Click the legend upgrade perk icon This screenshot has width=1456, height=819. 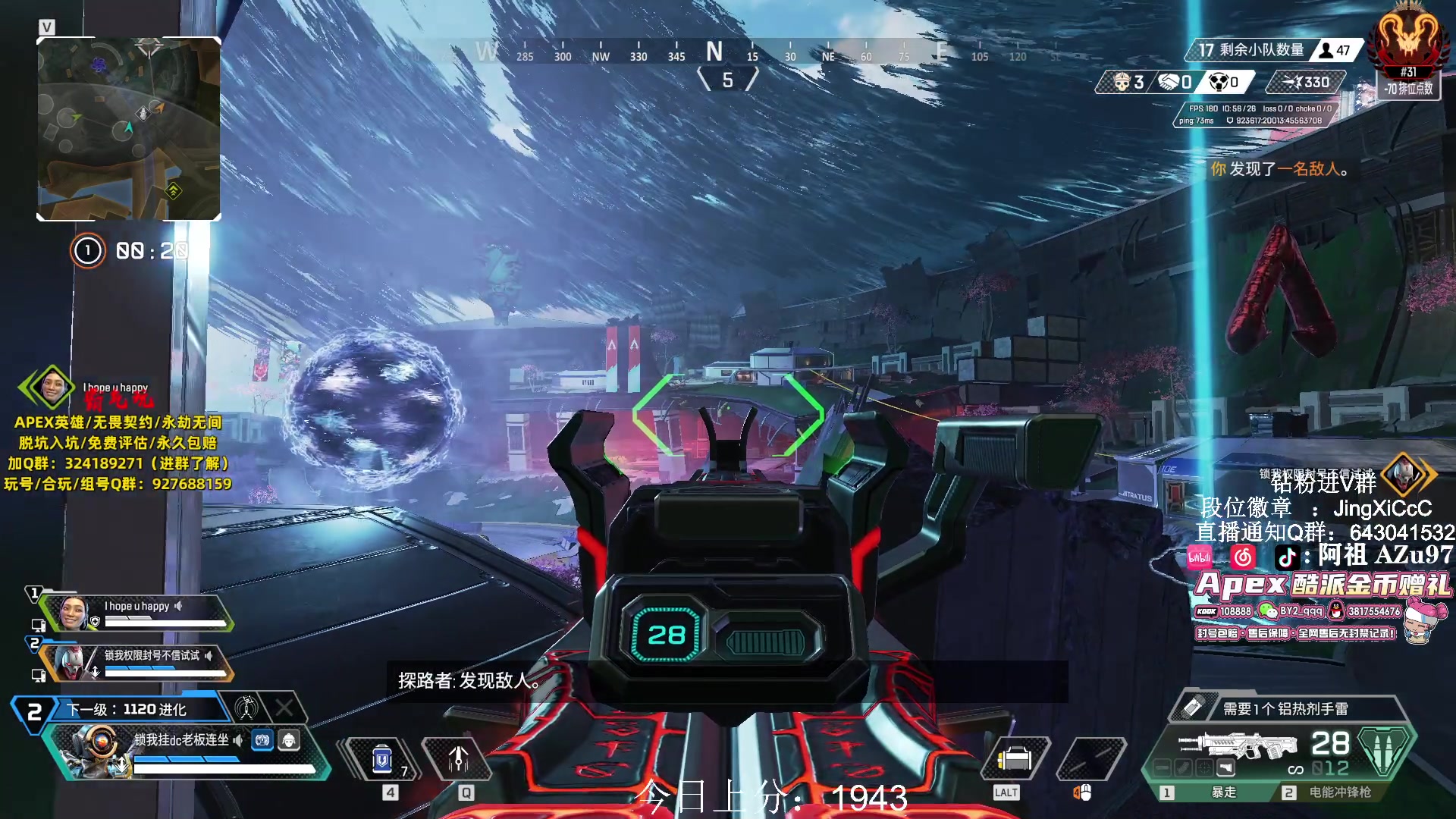pyautogui.click(x=246, y=708)
